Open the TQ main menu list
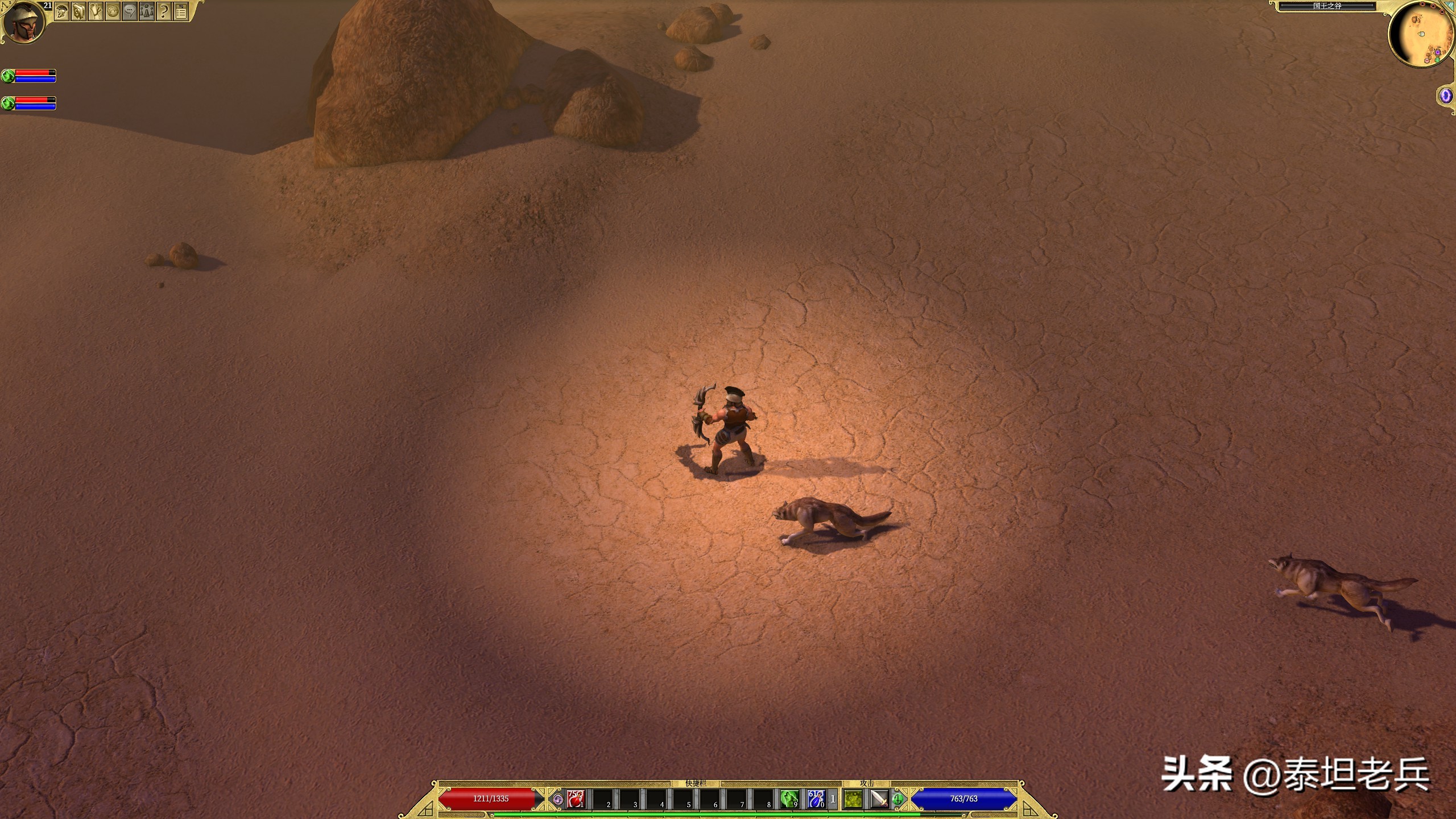1456x819 pixels. point(181,11)
